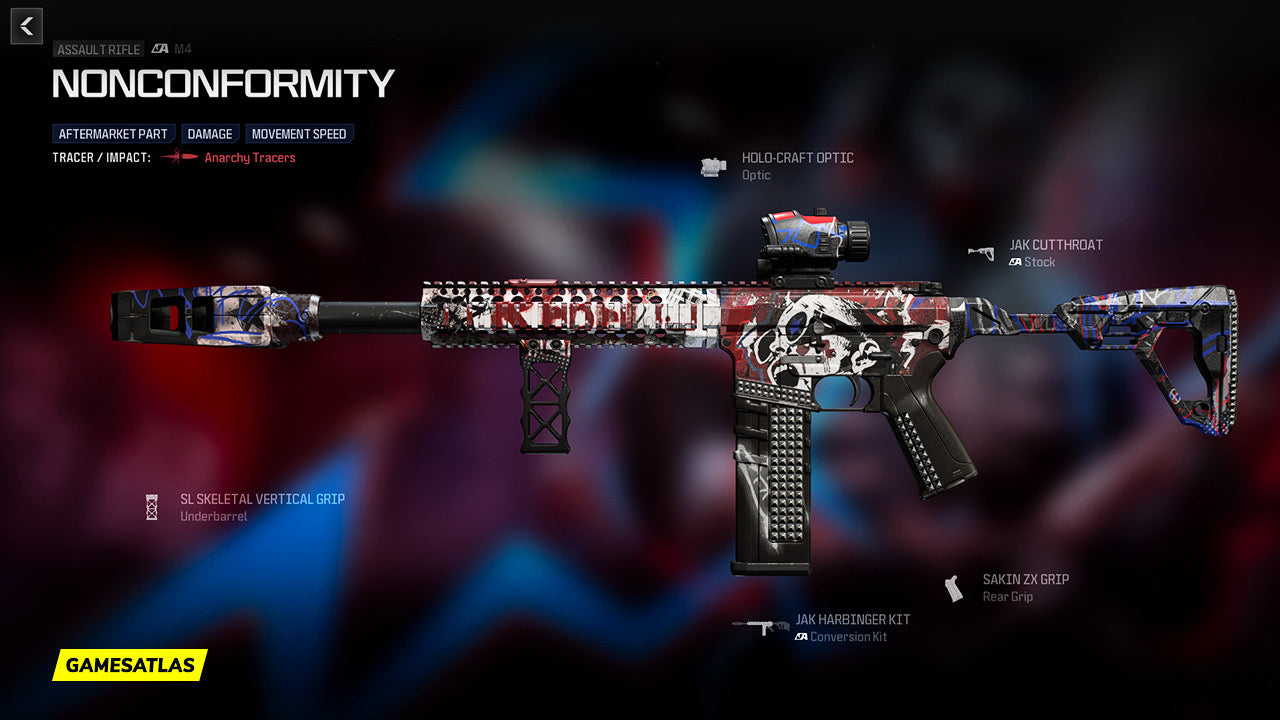Open the SL Skeletal Vertical Grip underbarrel
The width and height of the screenshot is (1280, 720).
coord(262,499)
